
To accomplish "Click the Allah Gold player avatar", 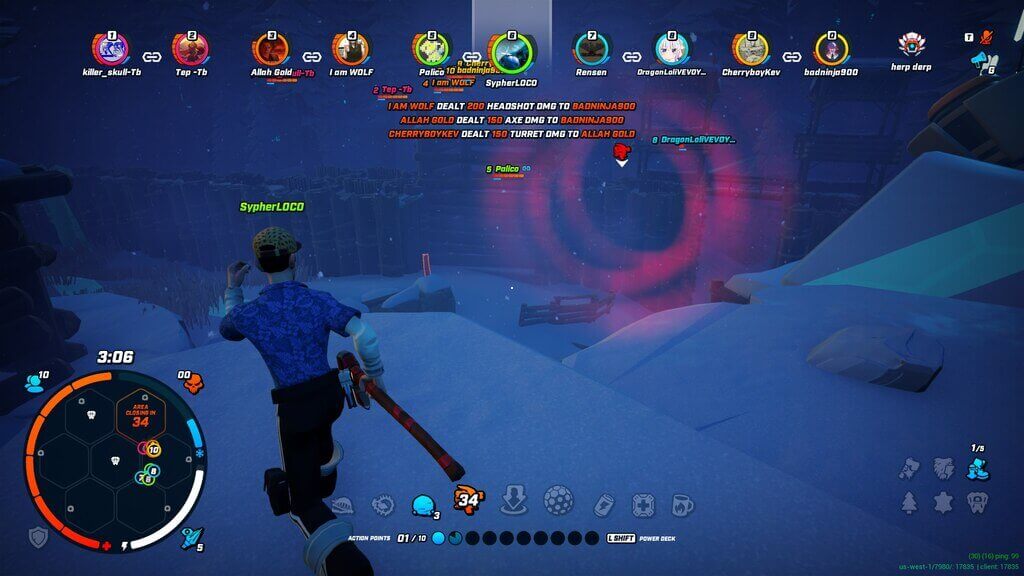I will [x=270, y=48].
